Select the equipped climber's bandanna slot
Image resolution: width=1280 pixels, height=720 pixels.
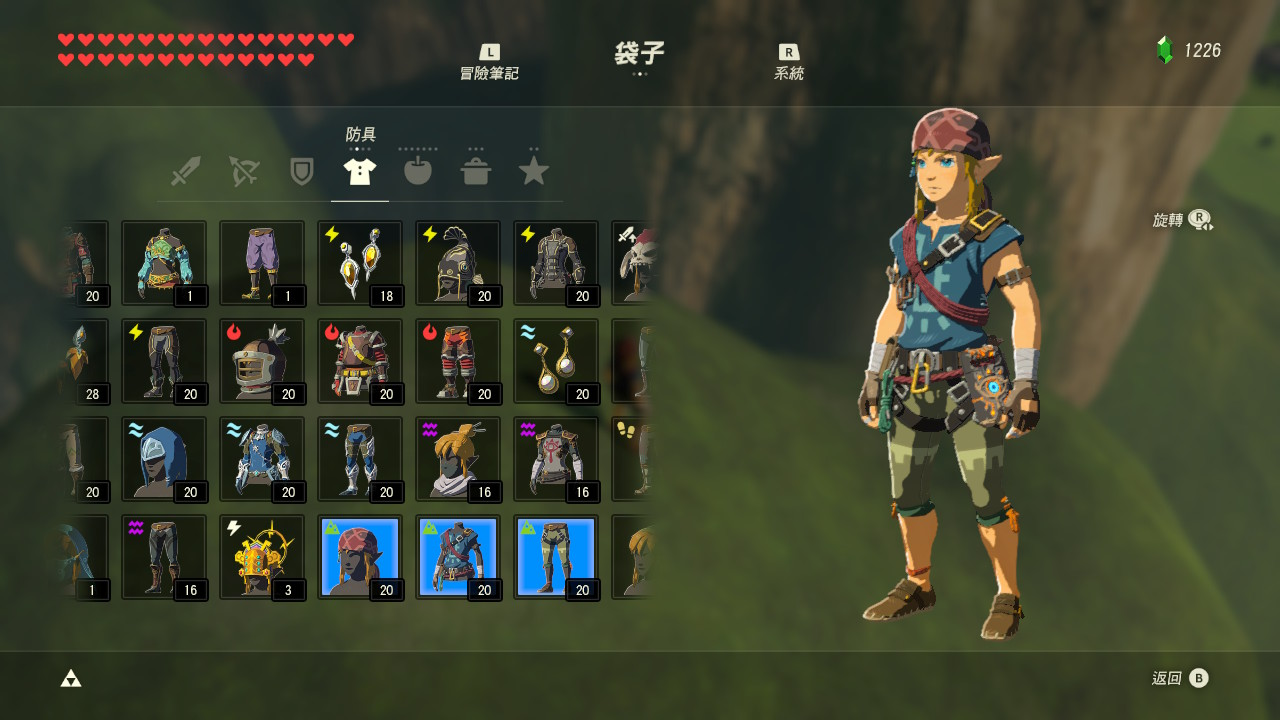(x=360, y=557)
